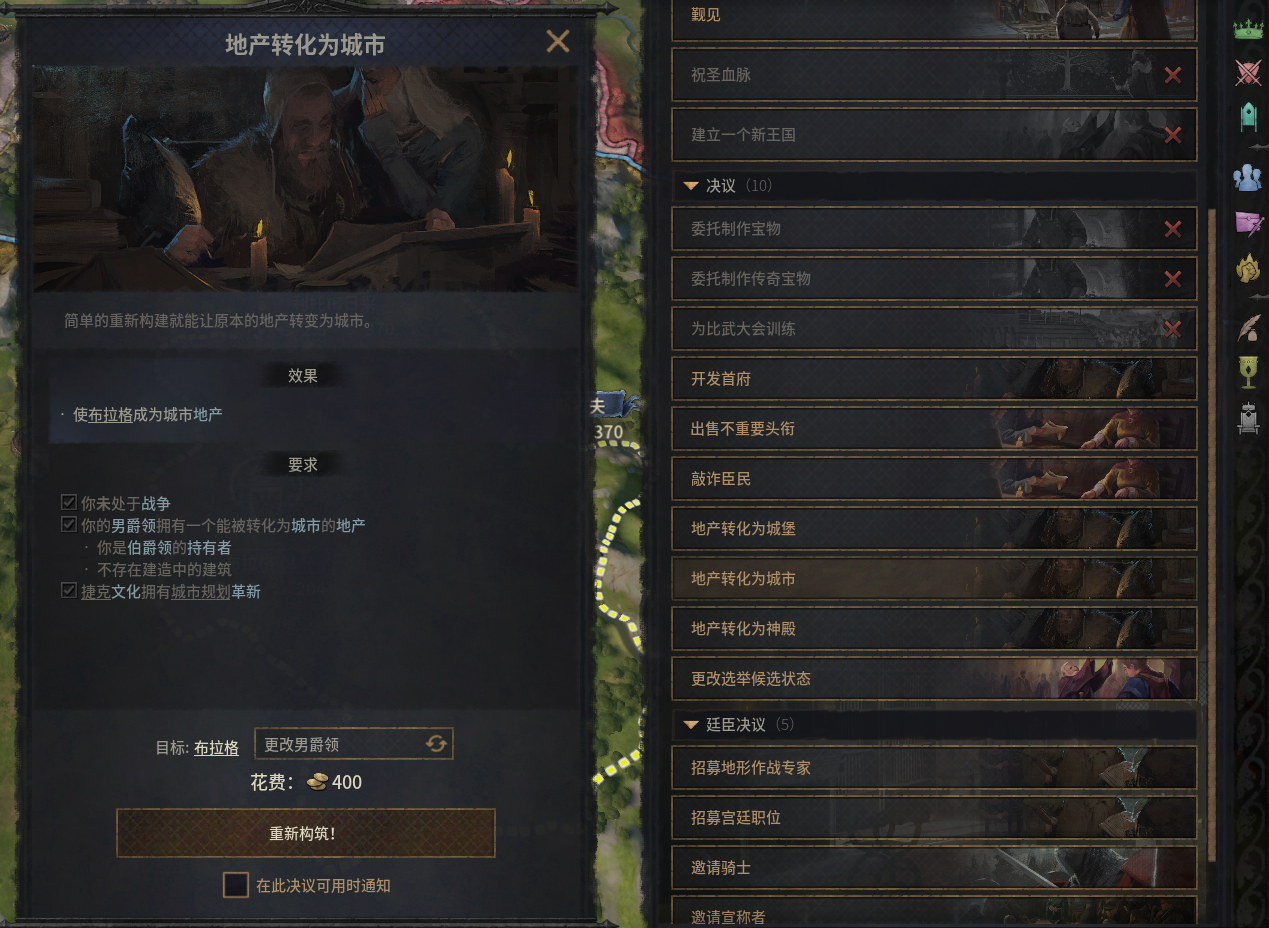The width and height of the screenshot is (1269, 928).
Task: Click the 建立一个新王国 decision
Action: 933,135
